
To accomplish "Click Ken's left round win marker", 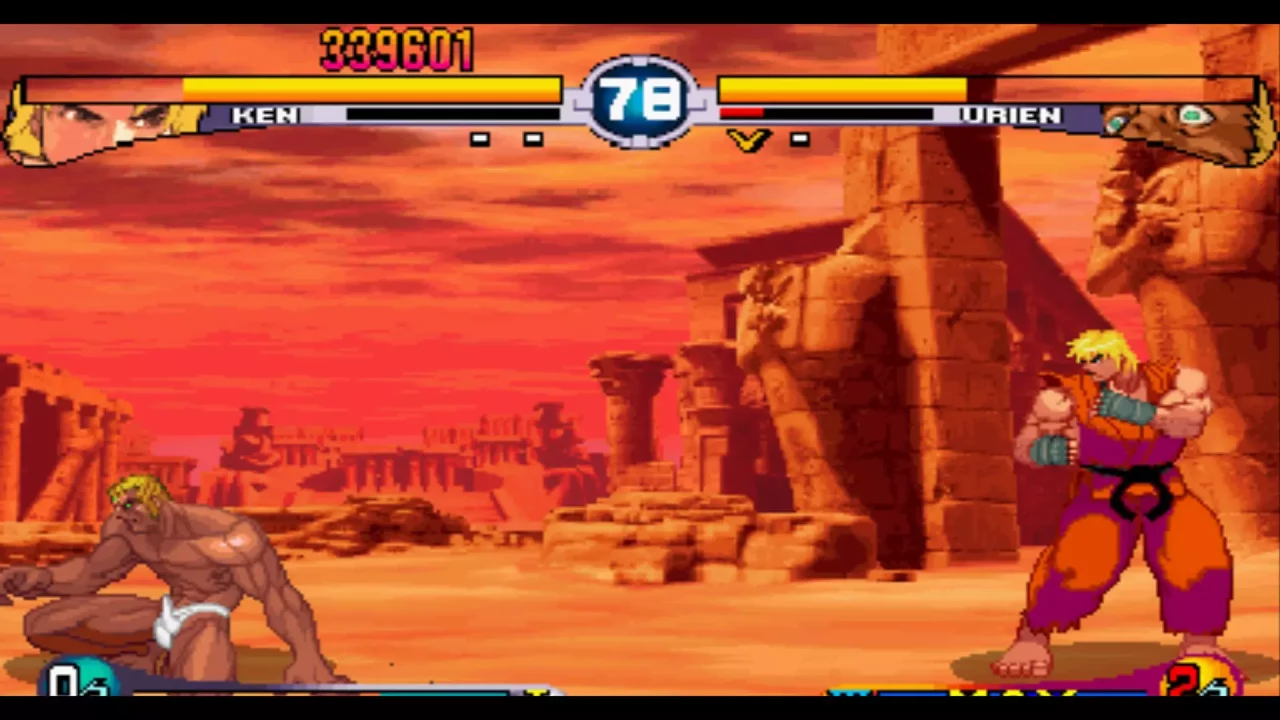I will [x=480, y=139].
